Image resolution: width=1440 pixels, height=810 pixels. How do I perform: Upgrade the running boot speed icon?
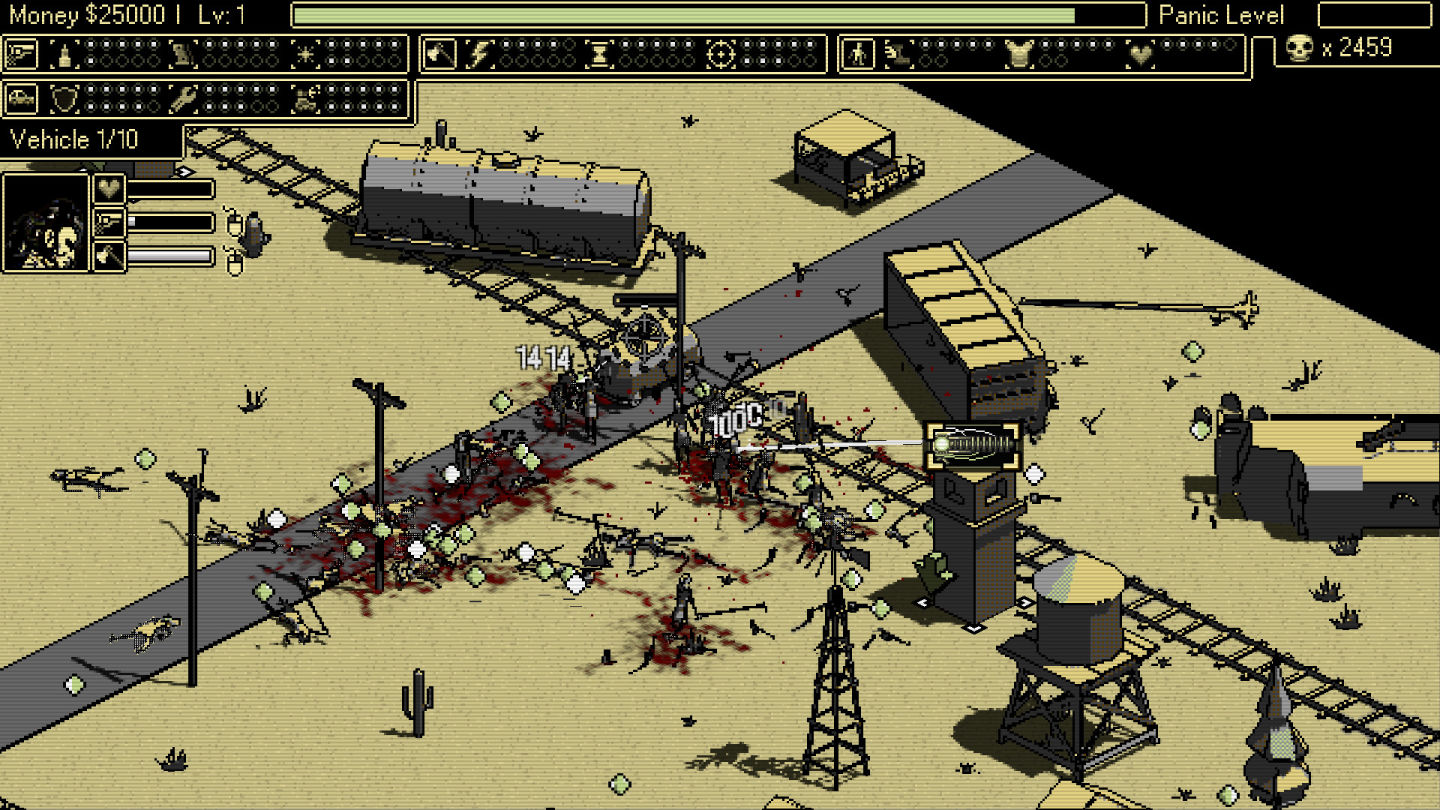pos(899,54)
